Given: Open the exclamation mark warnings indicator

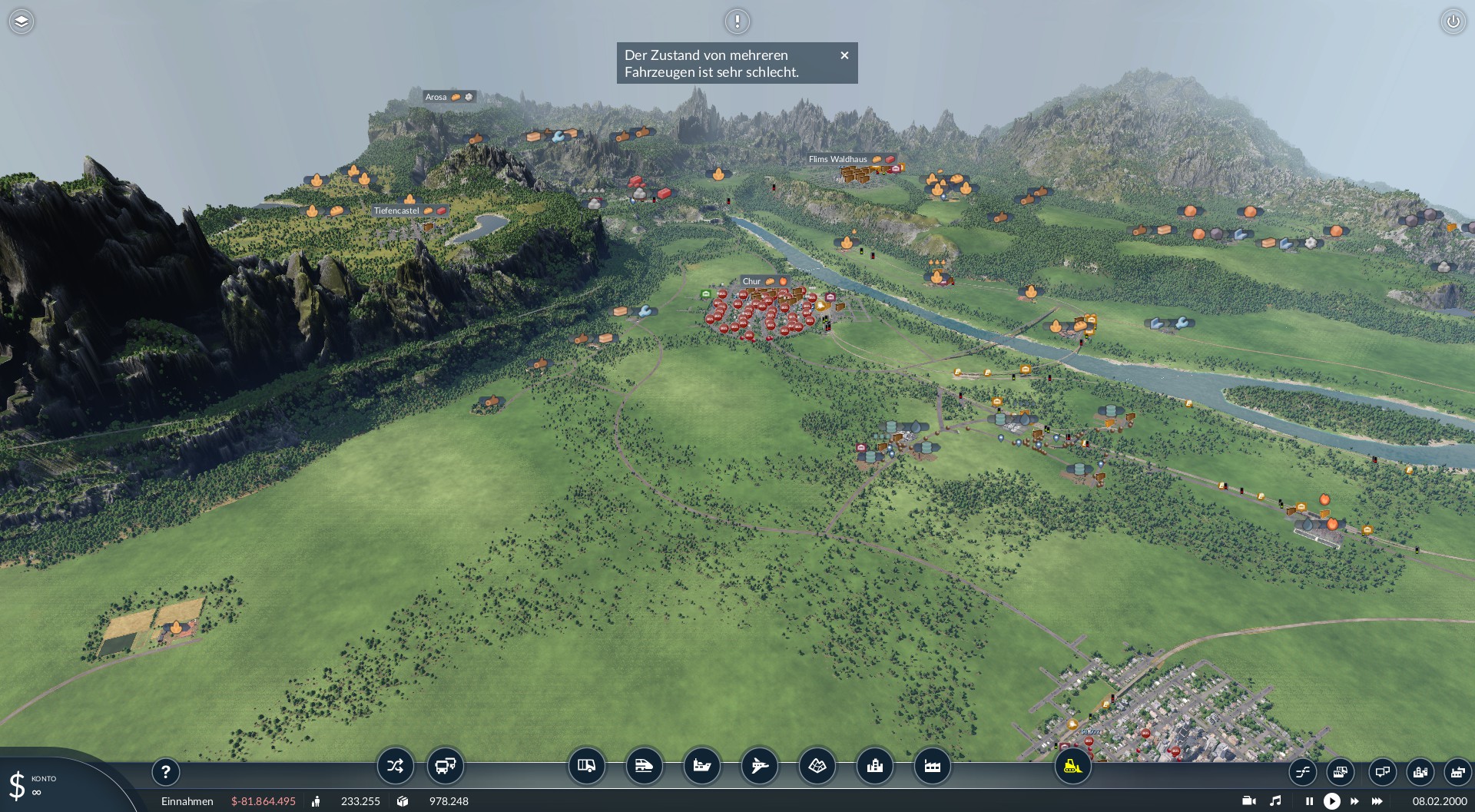Looking at the screenshot, I should point(737,22).
